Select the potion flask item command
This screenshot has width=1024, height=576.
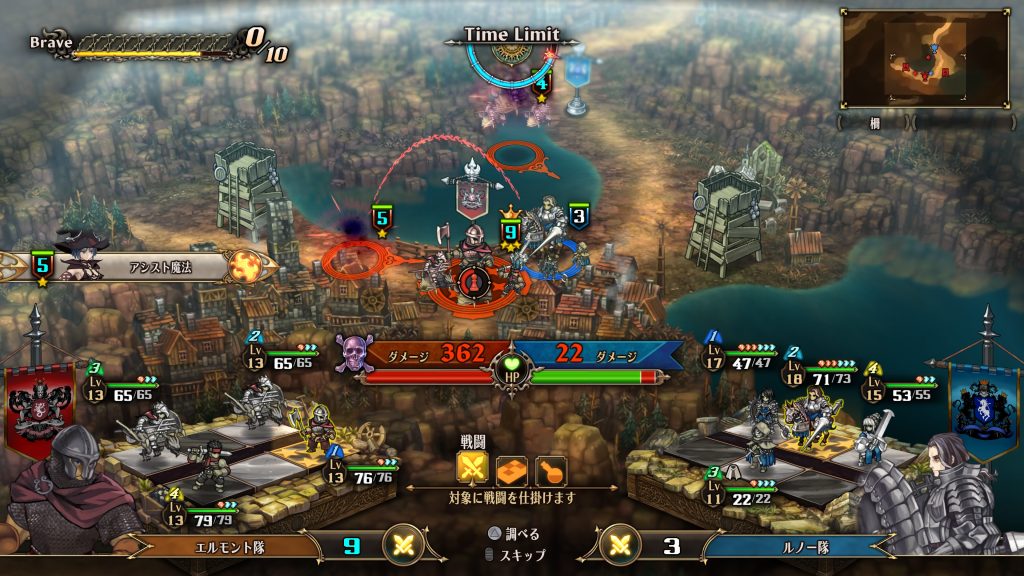click(x=550, y=469)
